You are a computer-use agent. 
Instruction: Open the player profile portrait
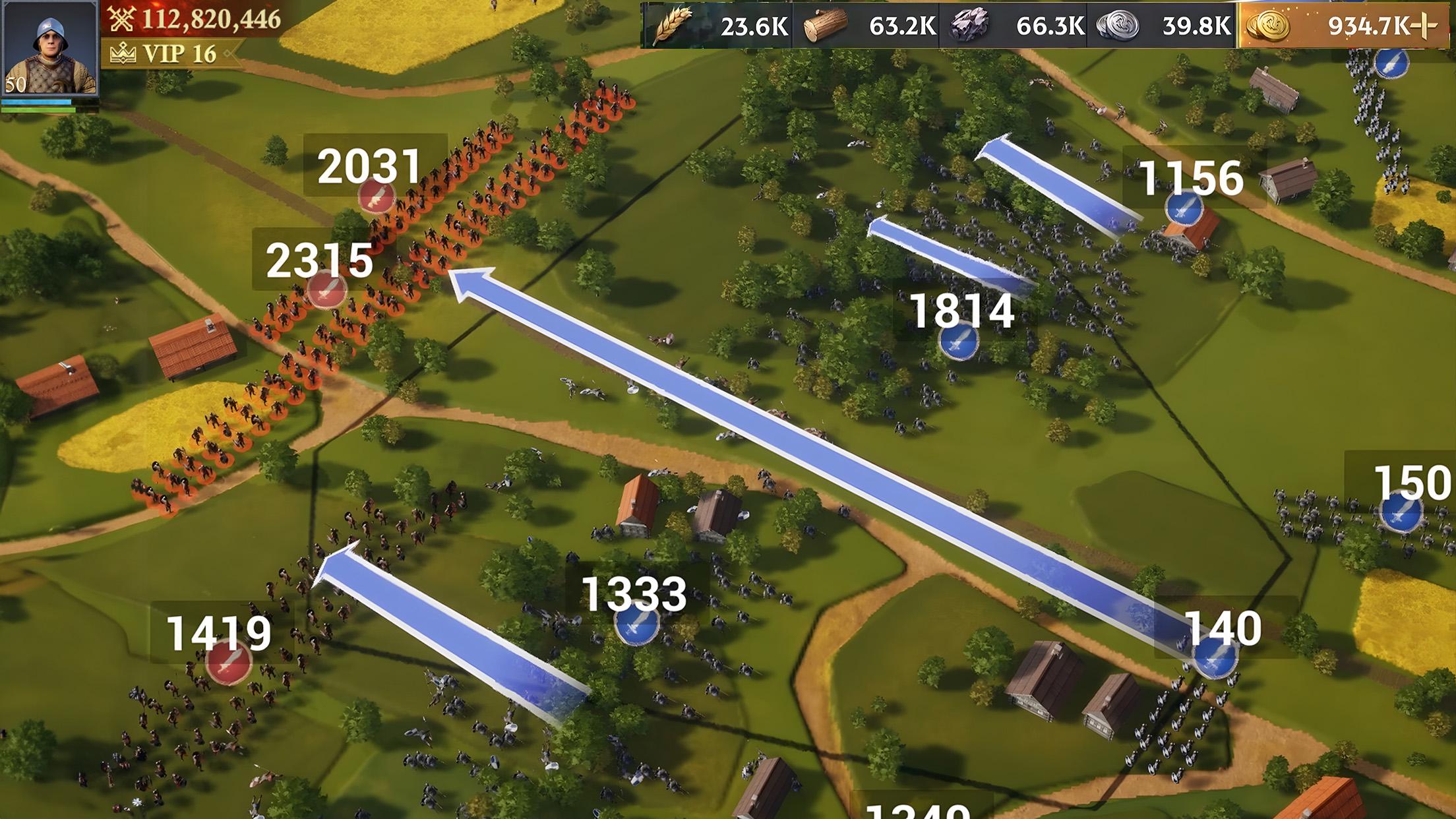pos(49,48)
